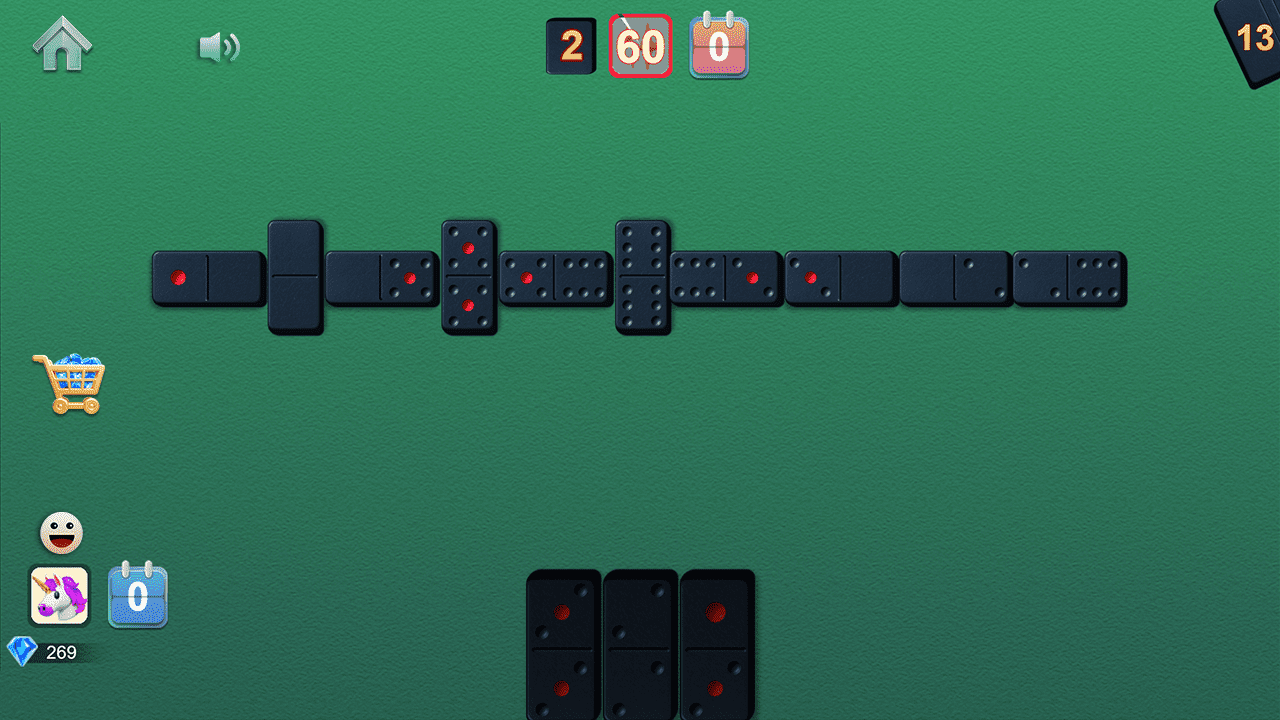
Task: Click the timer button counting down from 60
Action: 640,45
